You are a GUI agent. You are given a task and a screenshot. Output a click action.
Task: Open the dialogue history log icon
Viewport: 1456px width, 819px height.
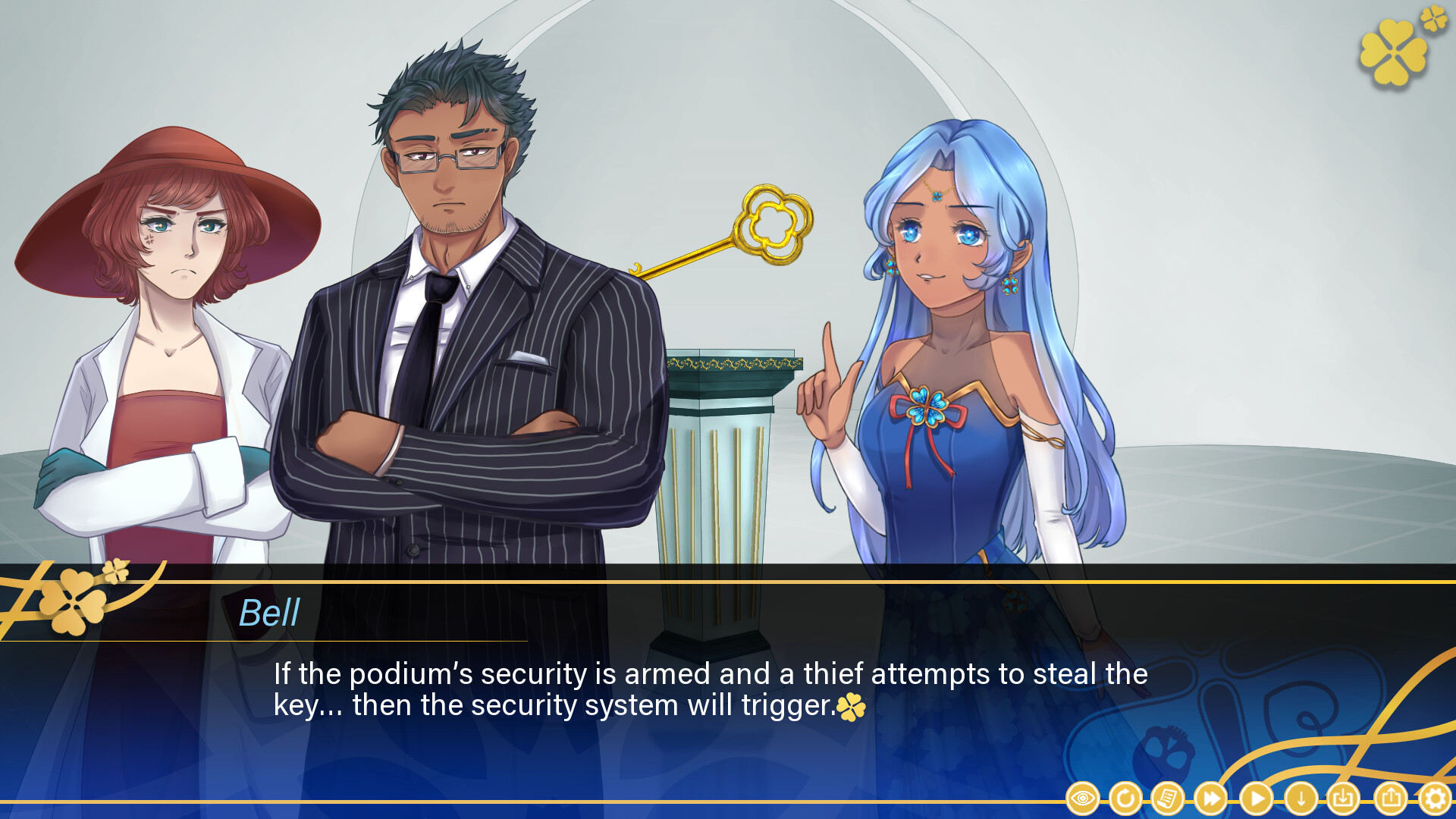click(x=1168, y=799)
